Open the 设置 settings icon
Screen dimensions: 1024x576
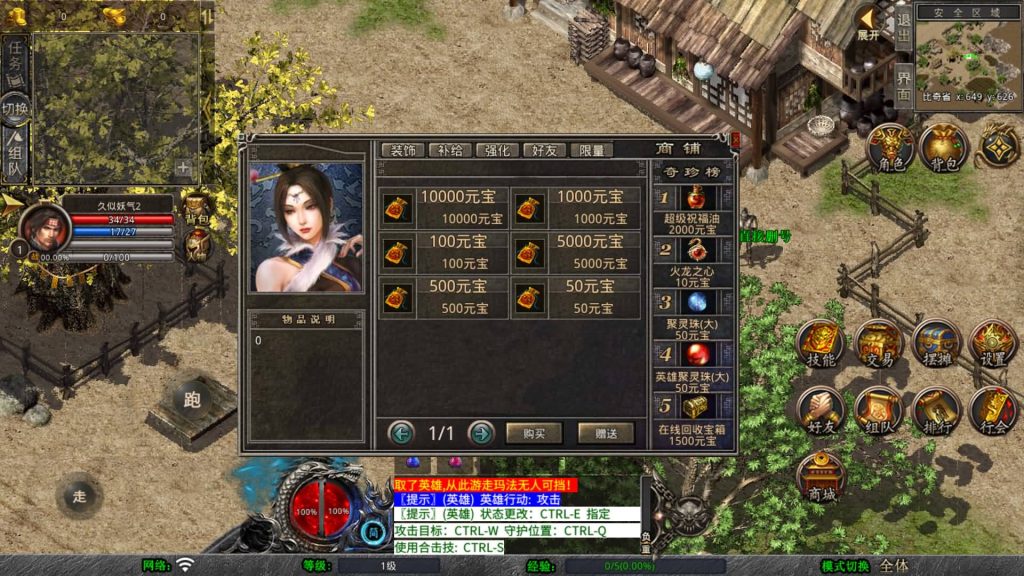993,343
